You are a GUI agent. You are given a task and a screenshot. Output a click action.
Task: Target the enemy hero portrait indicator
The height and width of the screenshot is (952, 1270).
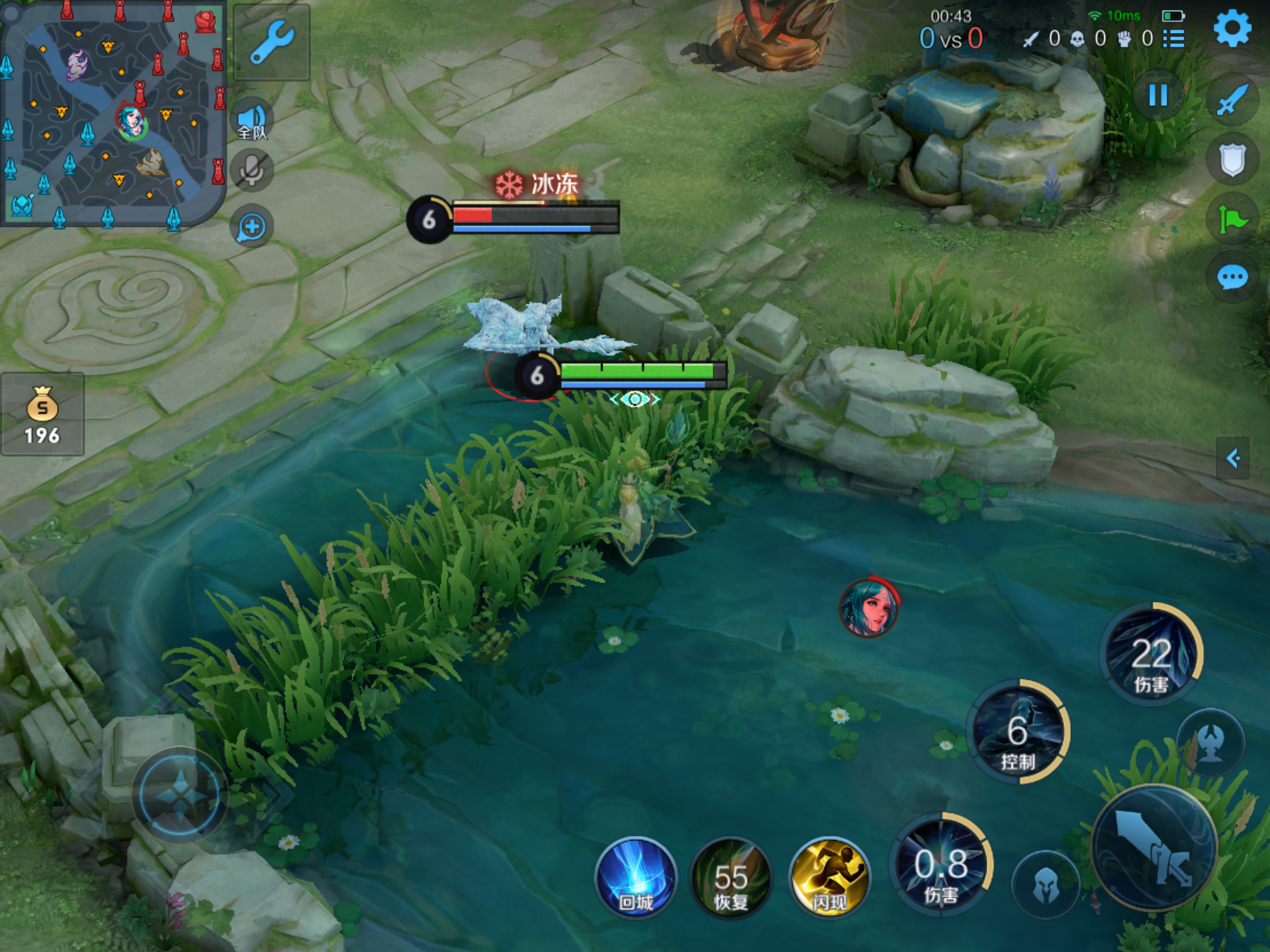tap(868, 608)
